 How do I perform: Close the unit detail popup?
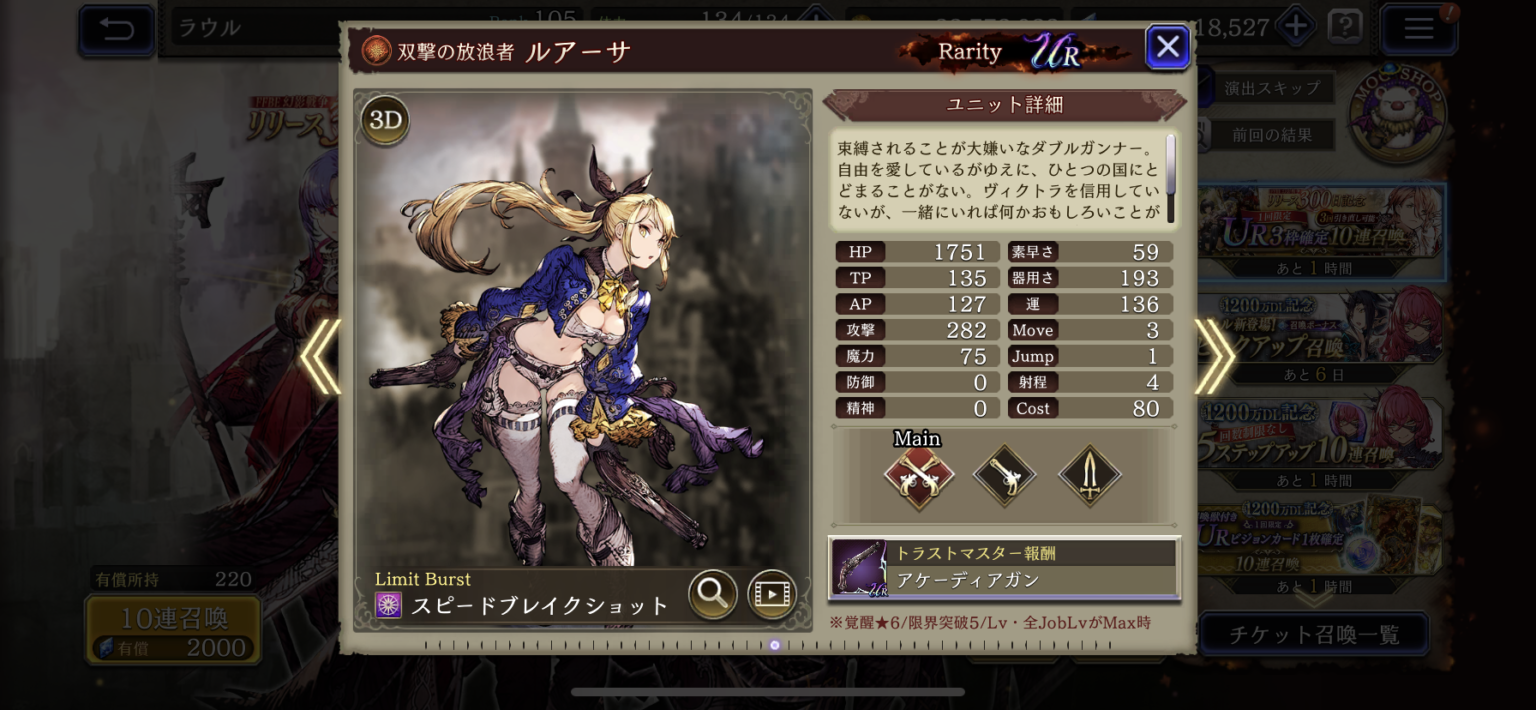click(x=1167, y=47)
